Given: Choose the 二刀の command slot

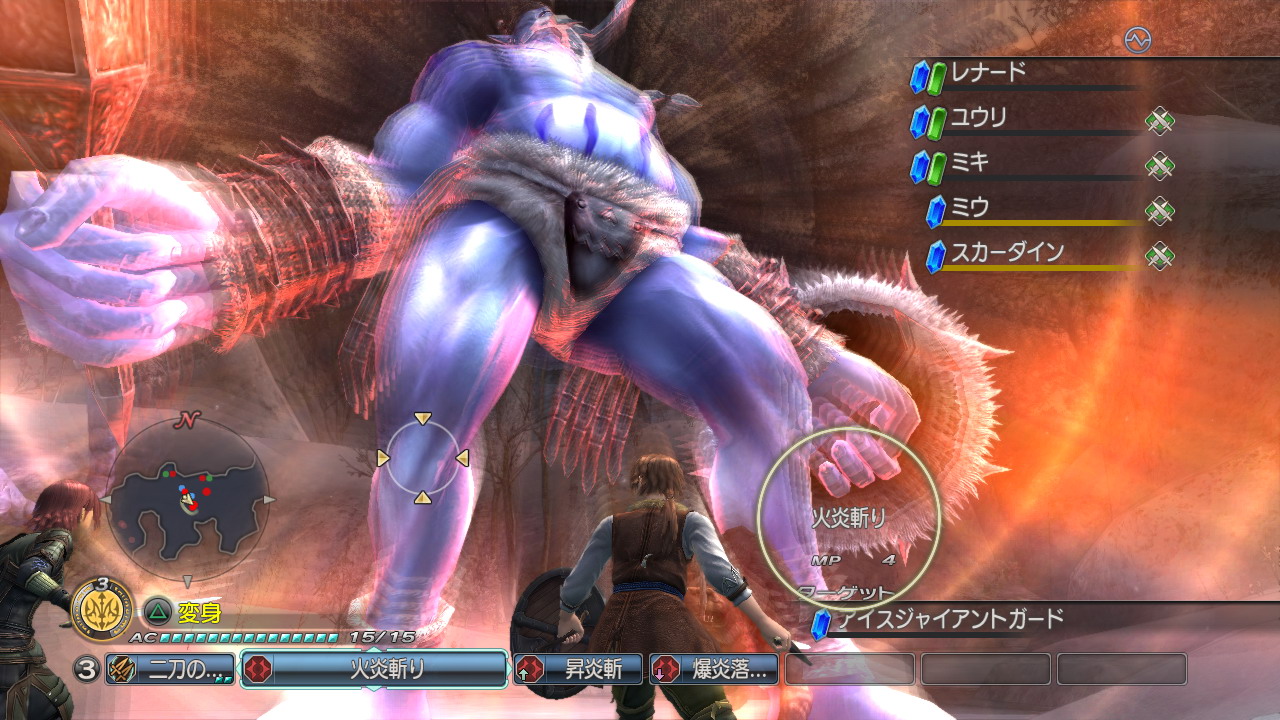Looking at the screenshot, I should (x=170, y=669).
